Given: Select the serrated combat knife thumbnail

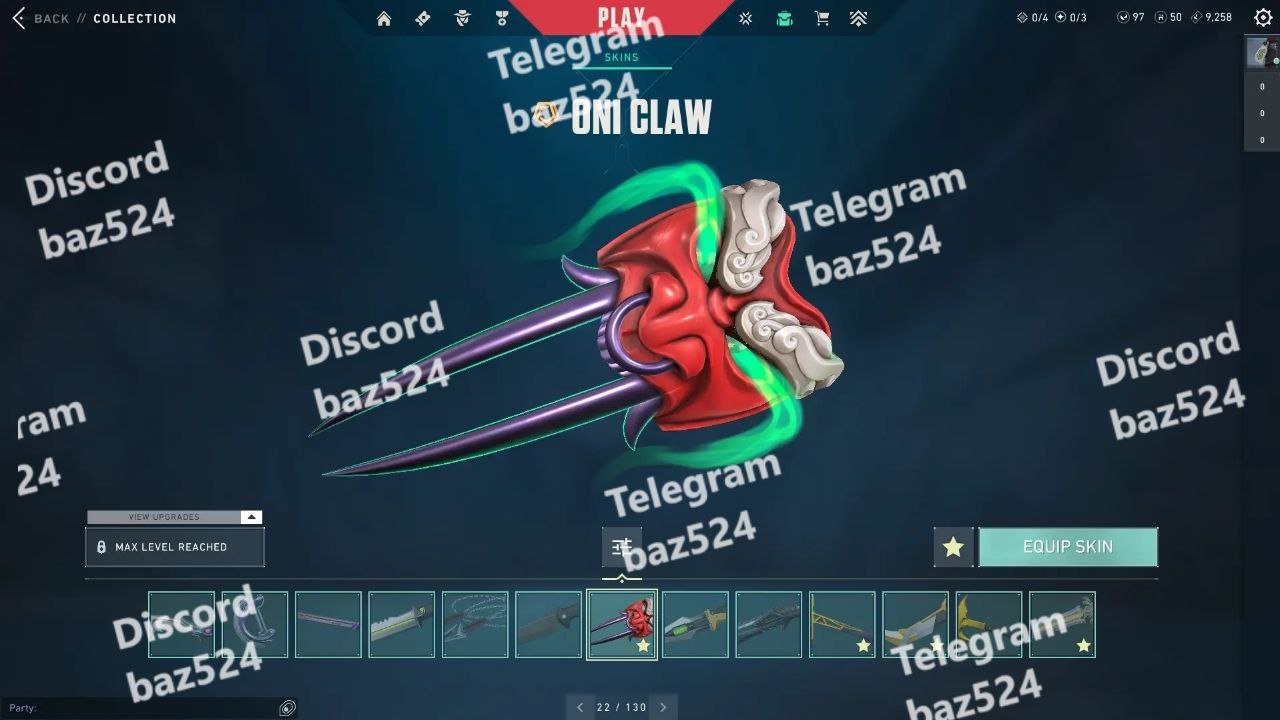Looking at the screenshot, I should click(402, 625).
